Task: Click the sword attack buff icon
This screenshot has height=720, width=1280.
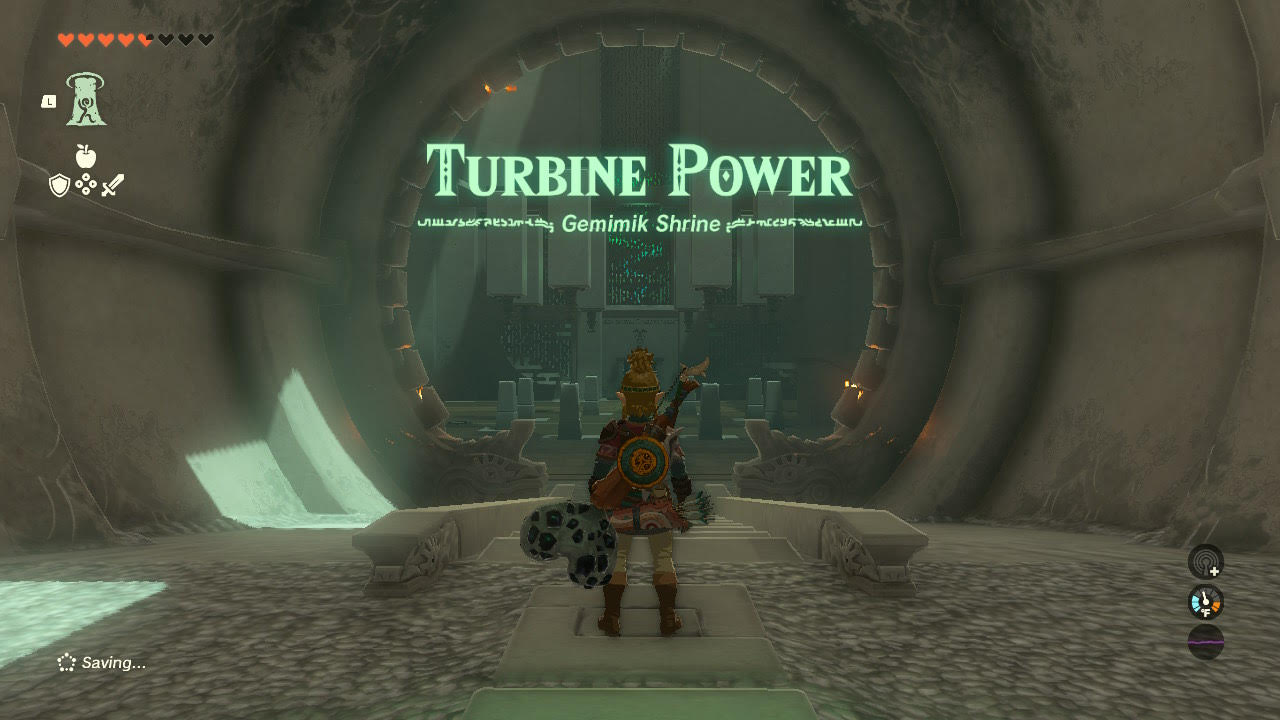Action: [x=112, y=186]
